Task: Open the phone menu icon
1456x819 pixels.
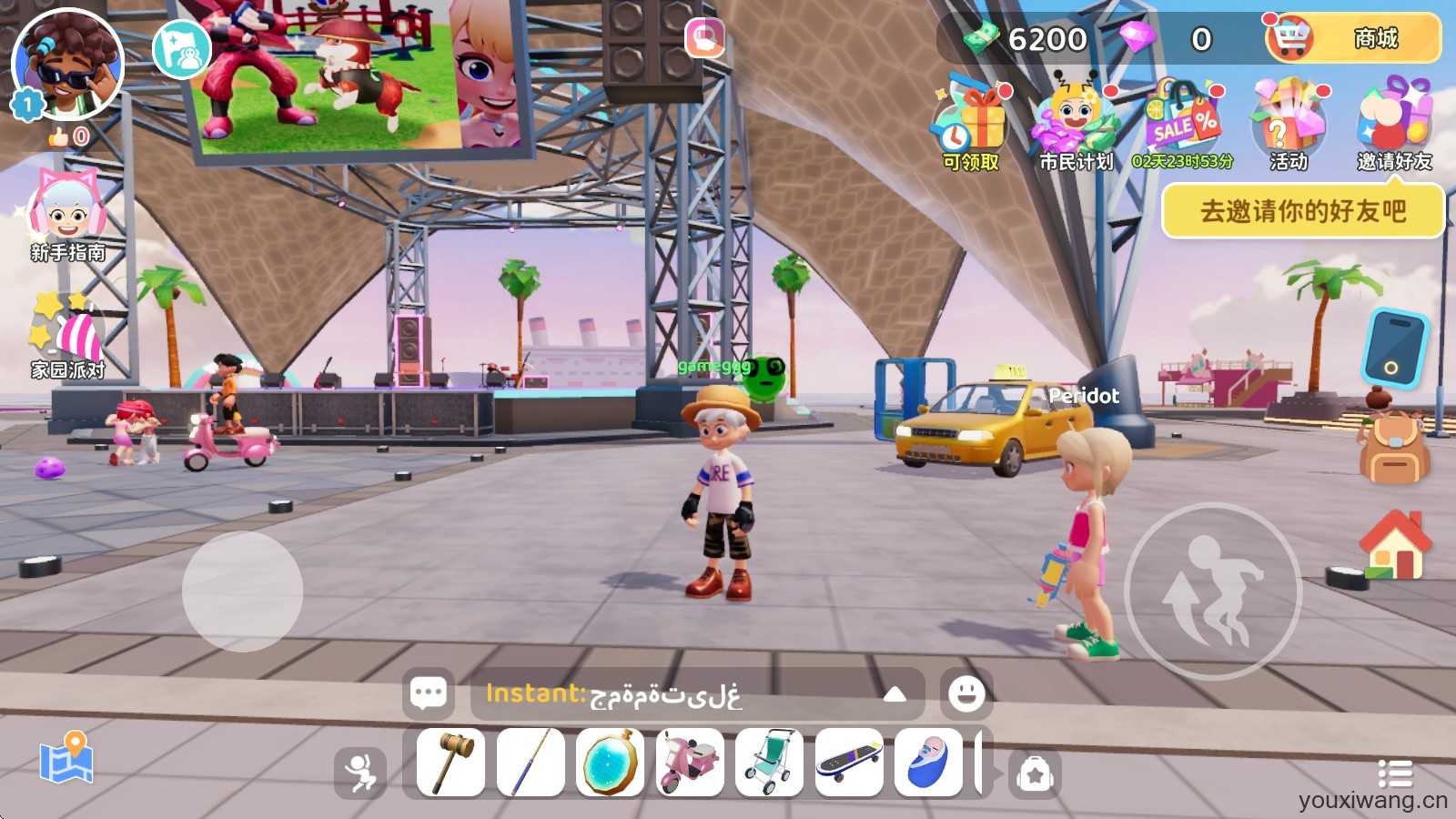Action: click(x=1394, y=349)
